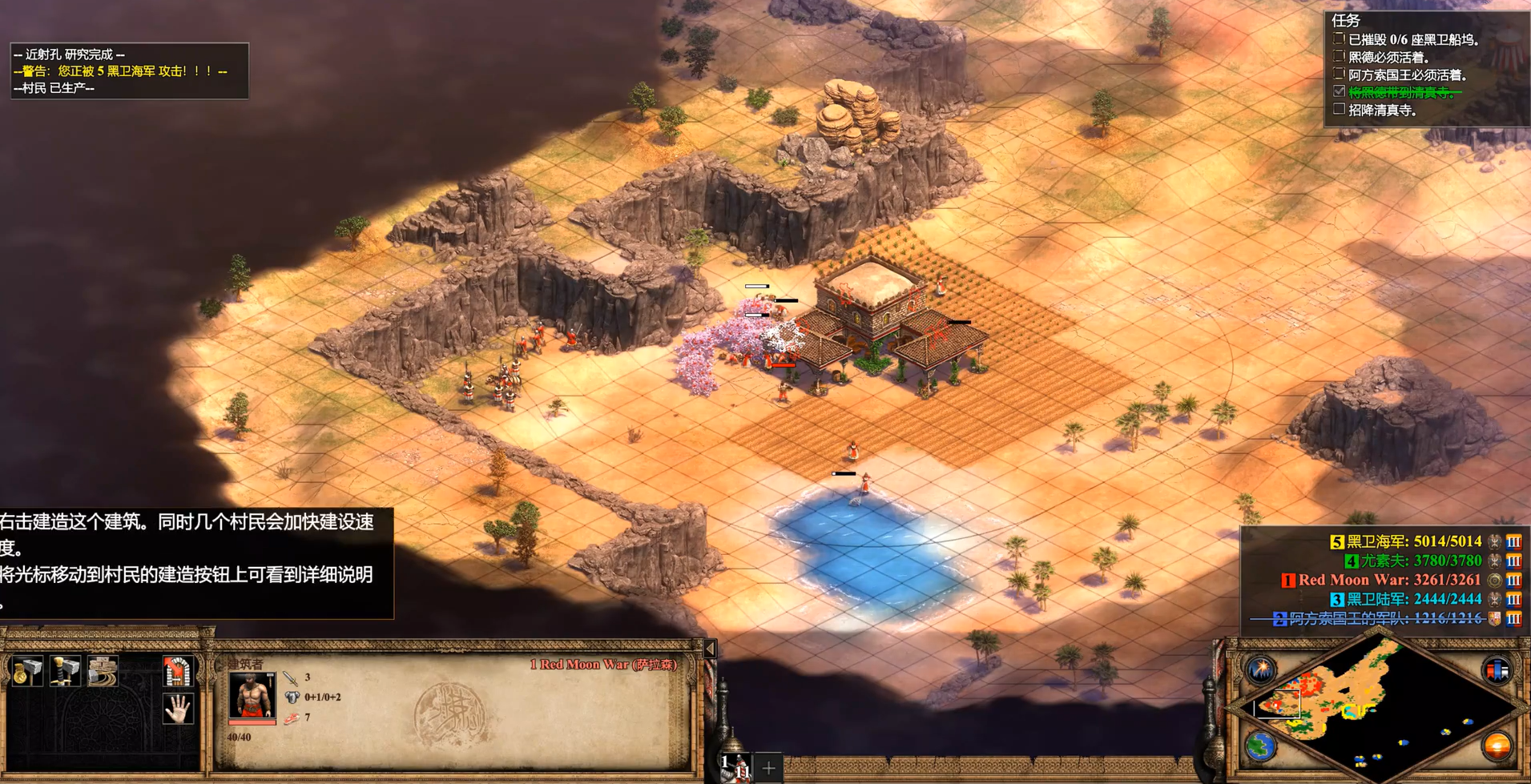Click the 任务 objectives panel header
Image resolution: width=1531 pixels, height=784 pixels.
(1346, 20)
